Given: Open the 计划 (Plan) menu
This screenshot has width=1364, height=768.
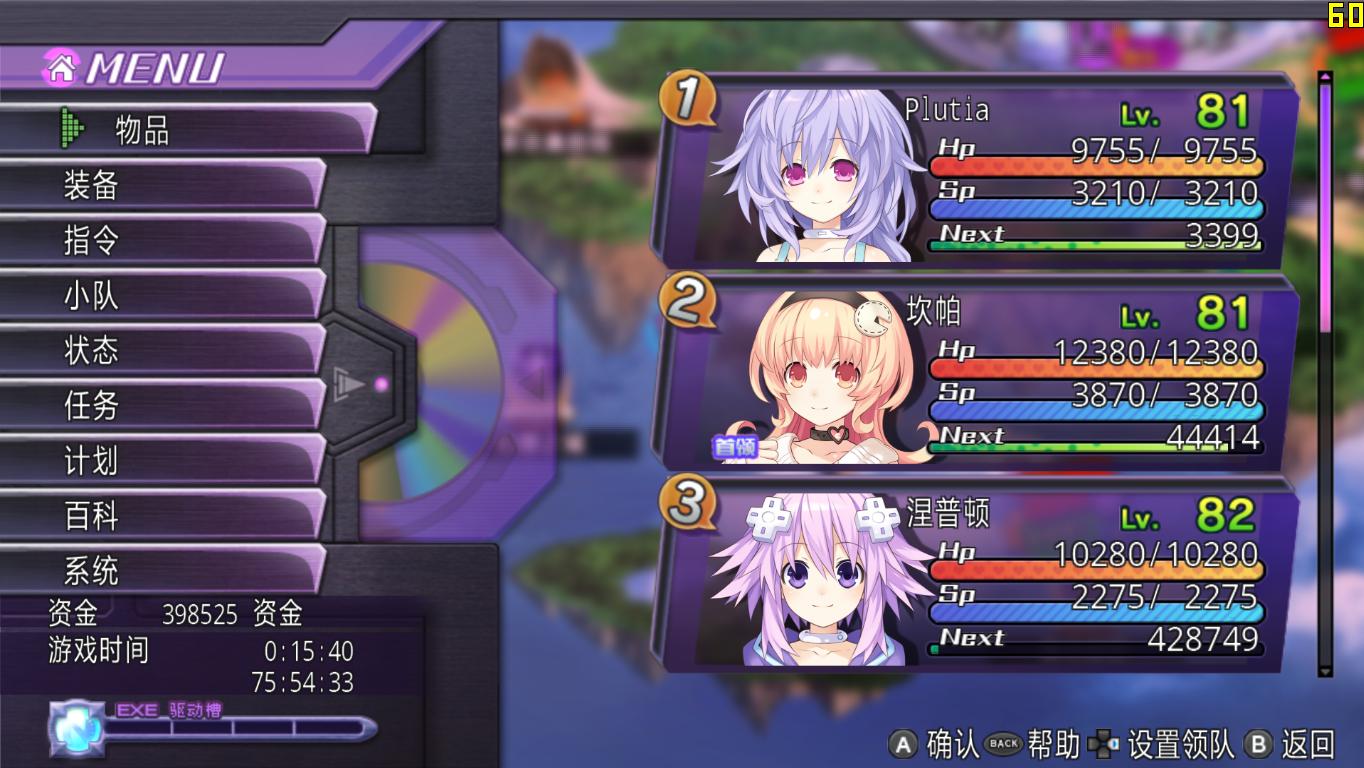Looking at the screenshot, I should point(160,461).
